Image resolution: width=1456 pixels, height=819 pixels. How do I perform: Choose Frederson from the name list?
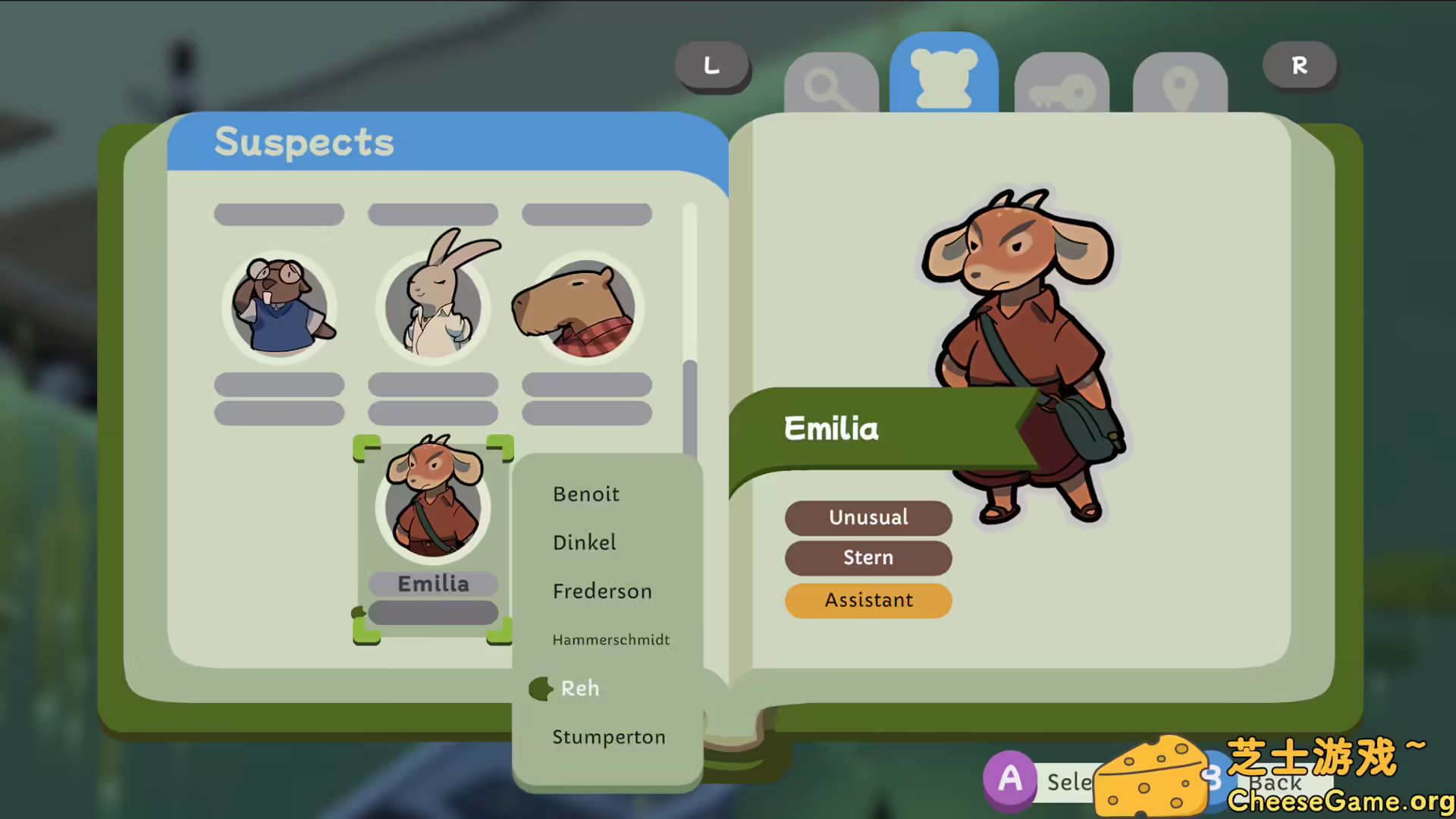[602, 591]
